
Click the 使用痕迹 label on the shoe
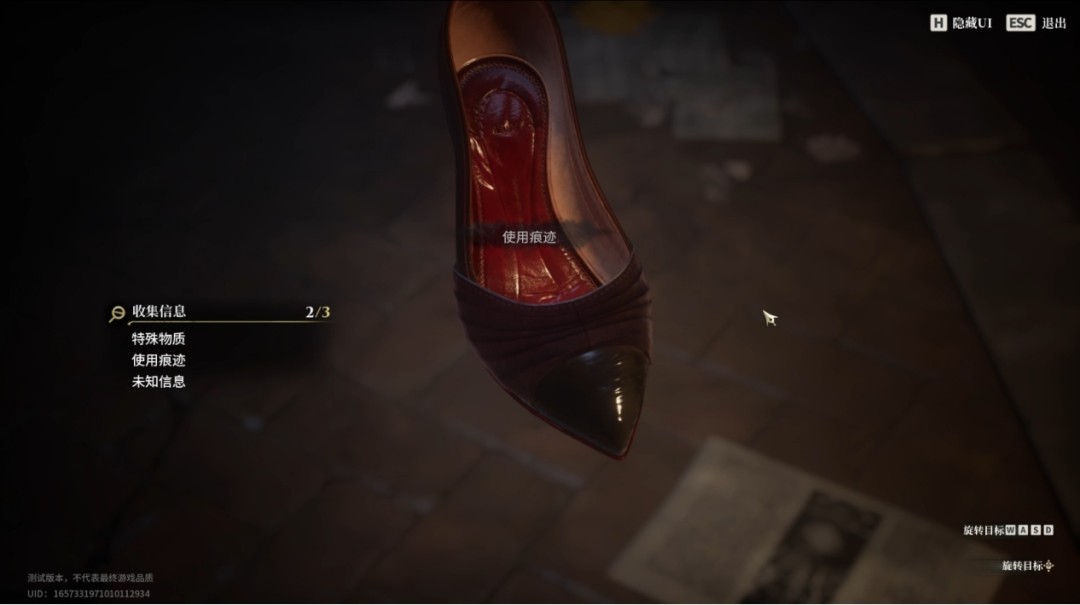point(529,237)
